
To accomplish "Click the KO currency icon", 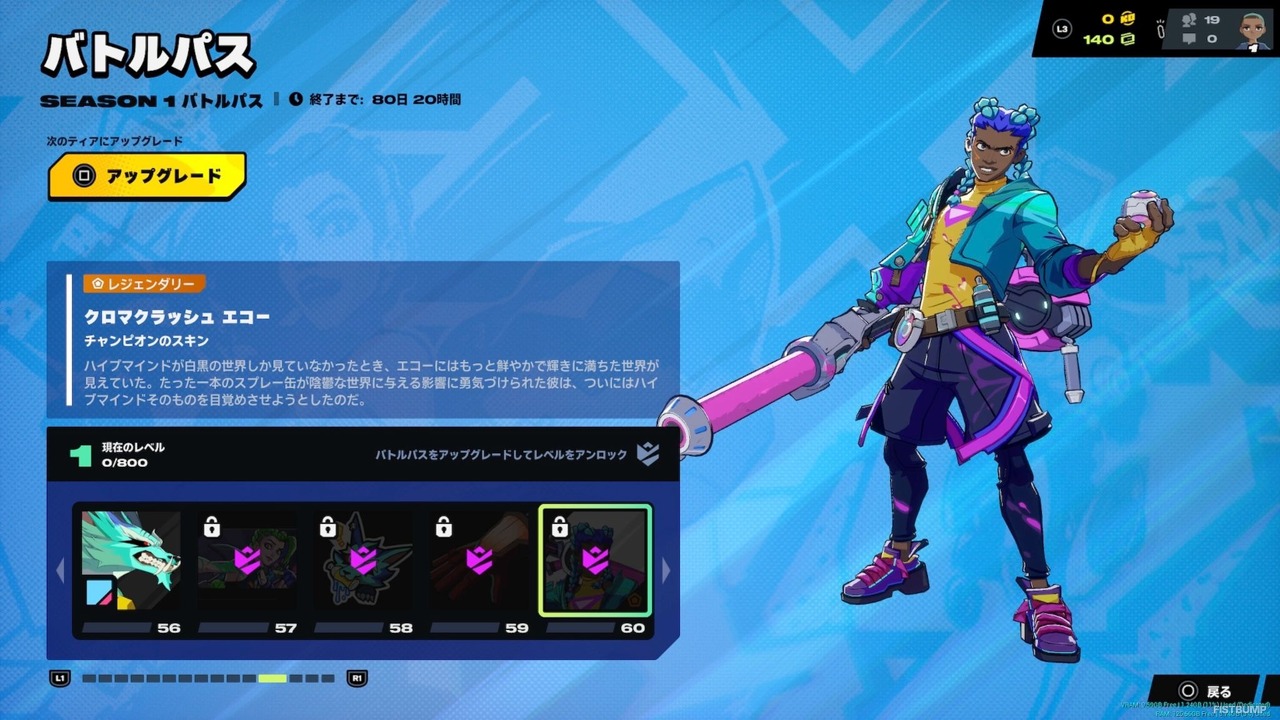I will pos(1127,18).
